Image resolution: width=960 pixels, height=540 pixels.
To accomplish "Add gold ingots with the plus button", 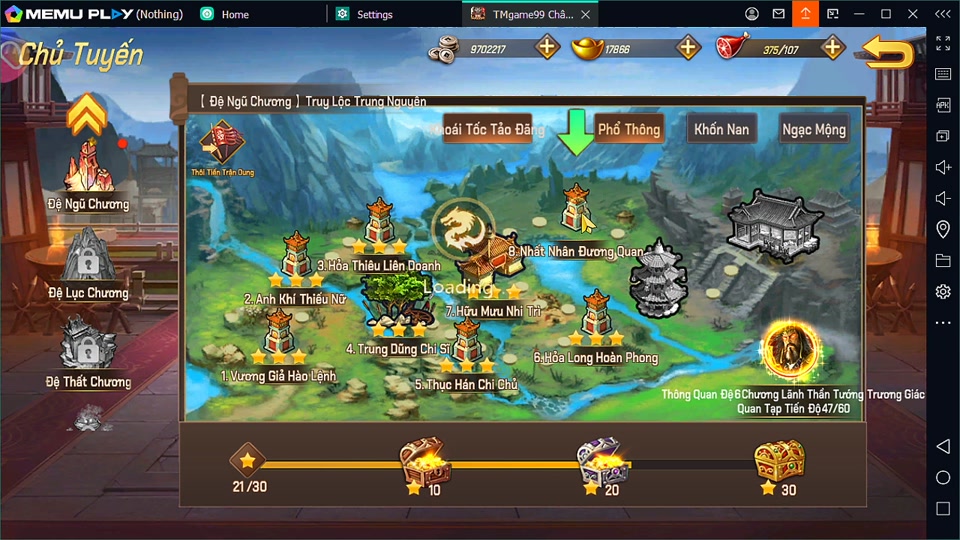I will [x=689, y=47].
